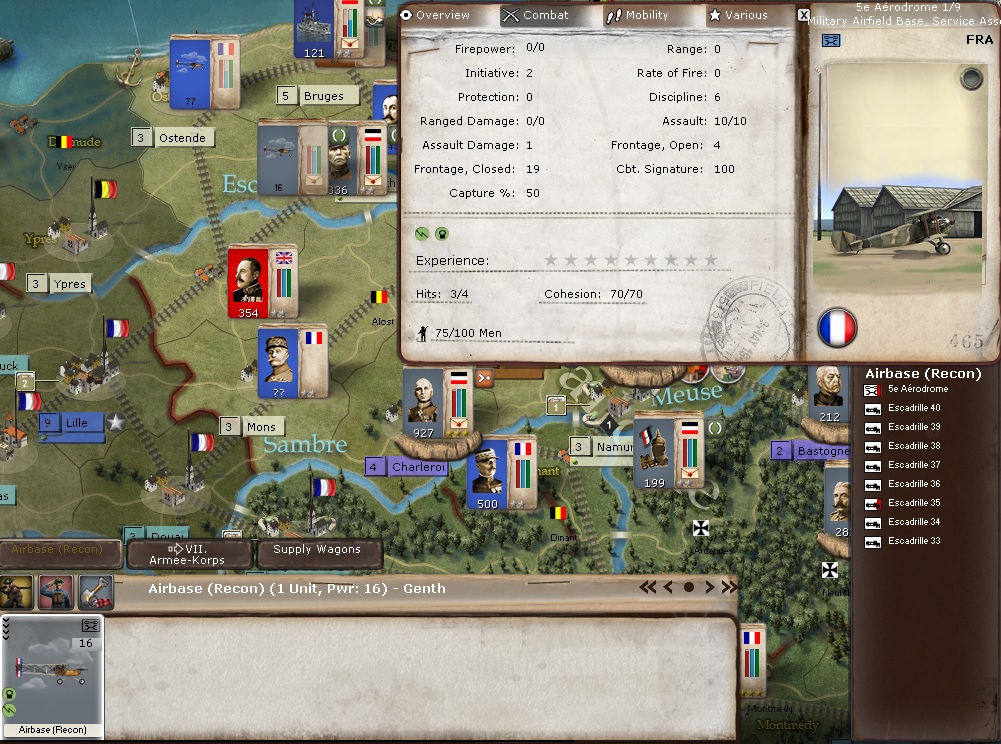1001x744 pixels.
Task: Click 5e Aérodrome in the element list
Action: 918,389
